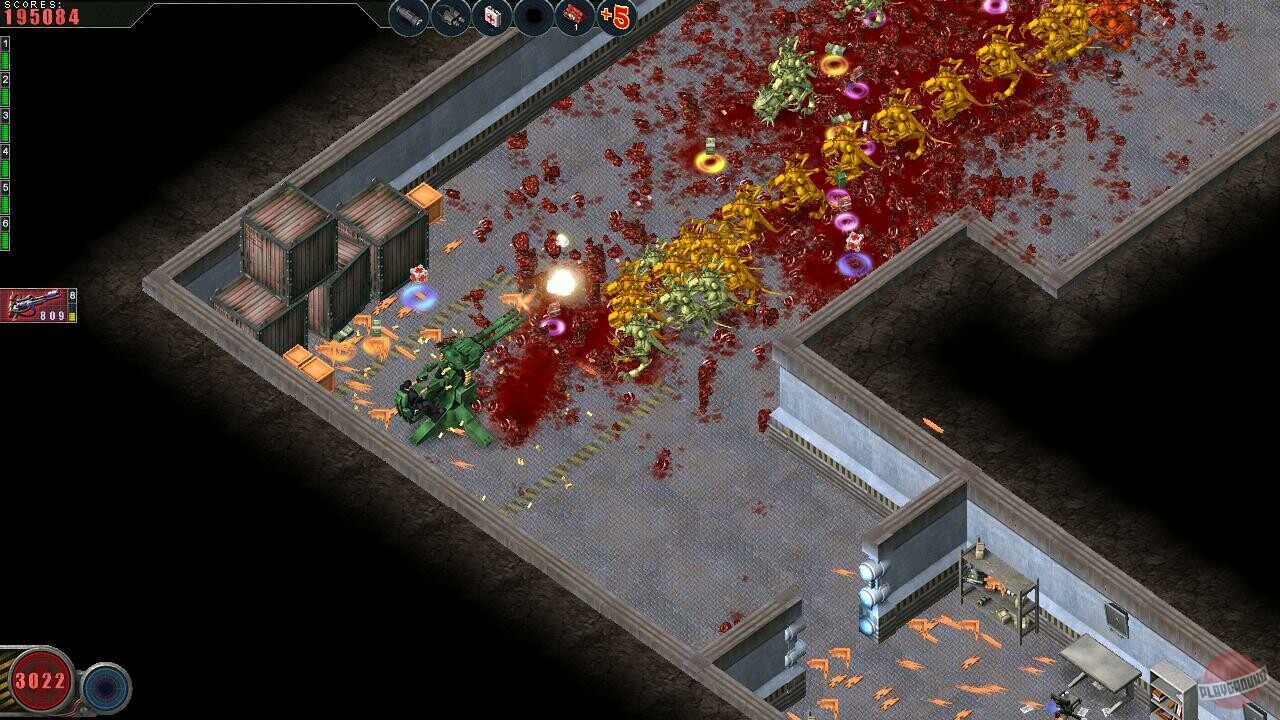This screenshot has width=1280, height=720.
Task: Select weapon slot 1
Action: point(6,45)
